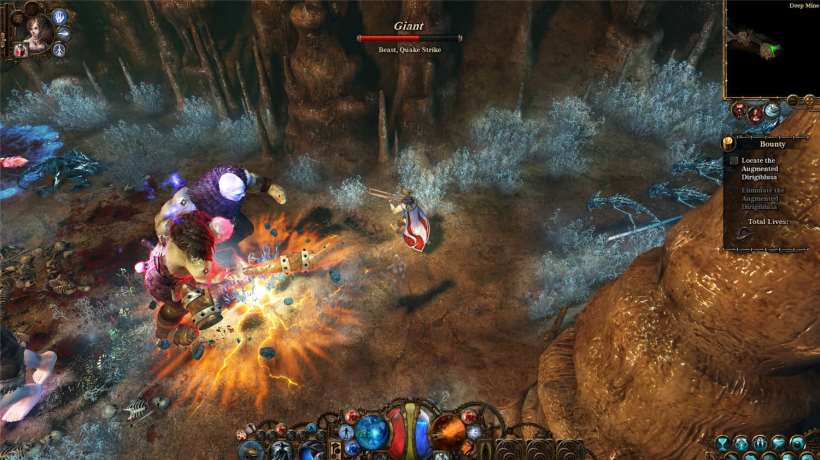The height and width of the screenshot is (460, 820).
Task: Click the pale blue round icon below the minimap
Action: 771,110
